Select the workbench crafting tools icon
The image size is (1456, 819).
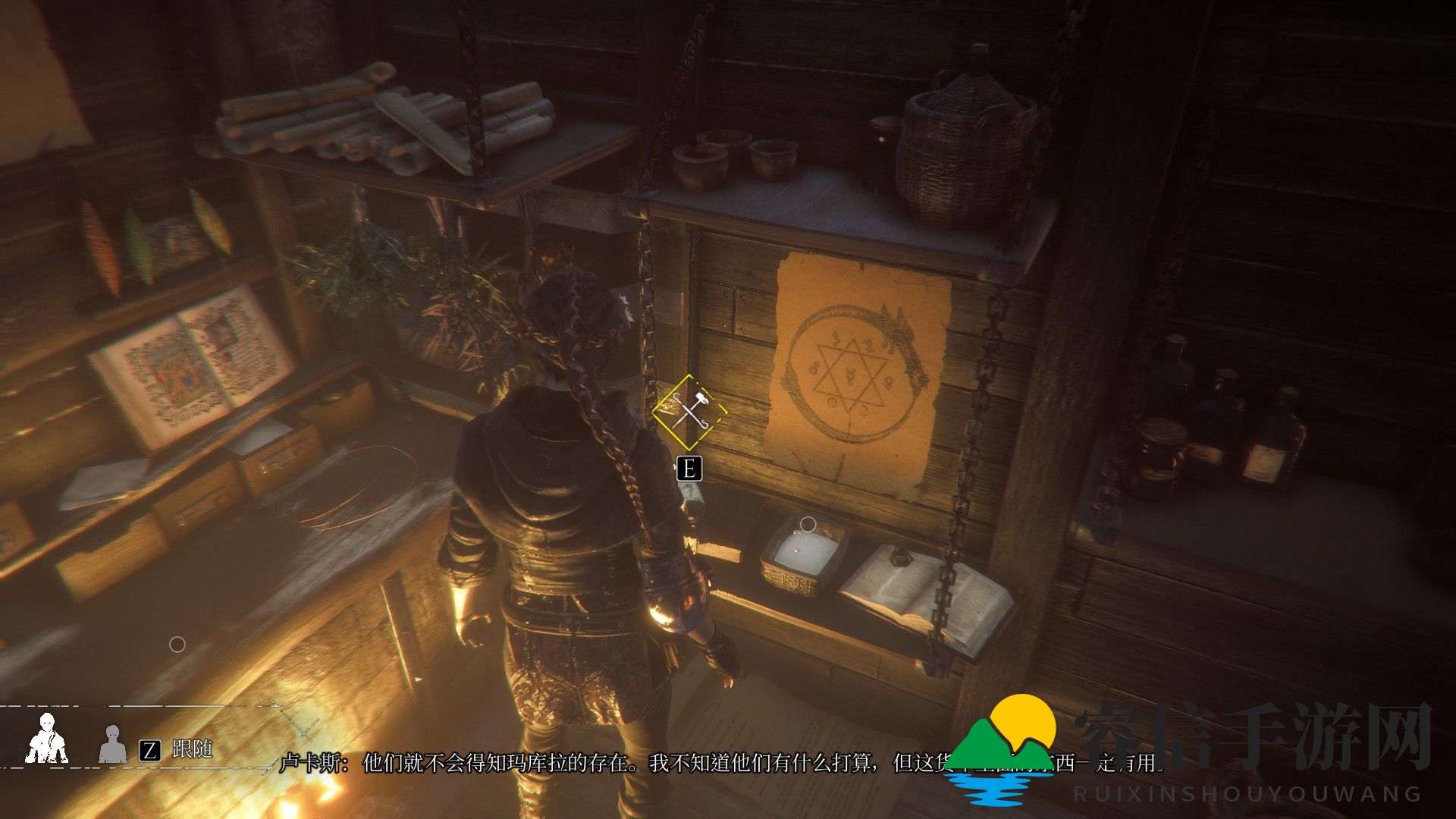click(x=689, y=413)
